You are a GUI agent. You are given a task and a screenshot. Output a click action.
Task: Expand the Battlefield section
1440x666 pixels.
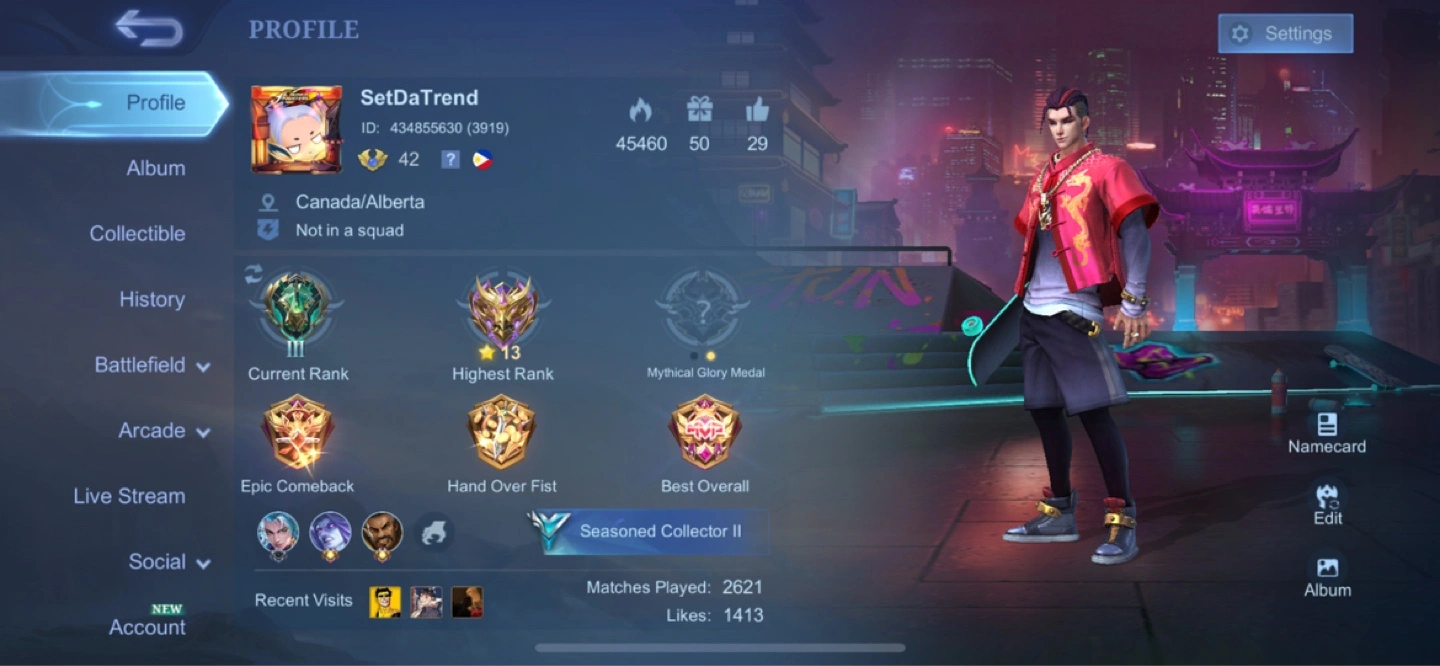click(x=152, y=365)
